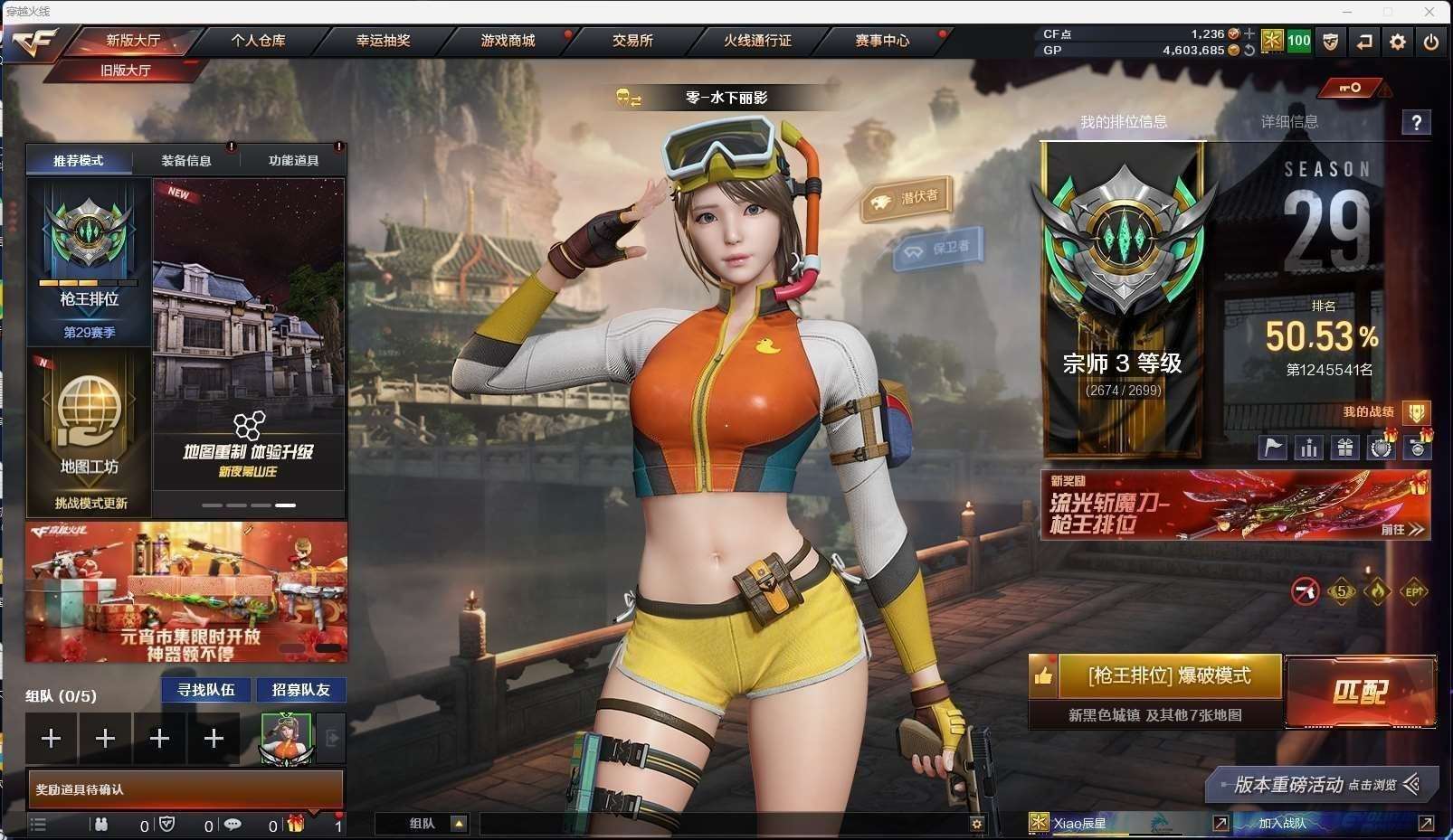Choose the 潜伏者 faction tag

(x=907, y=199)
